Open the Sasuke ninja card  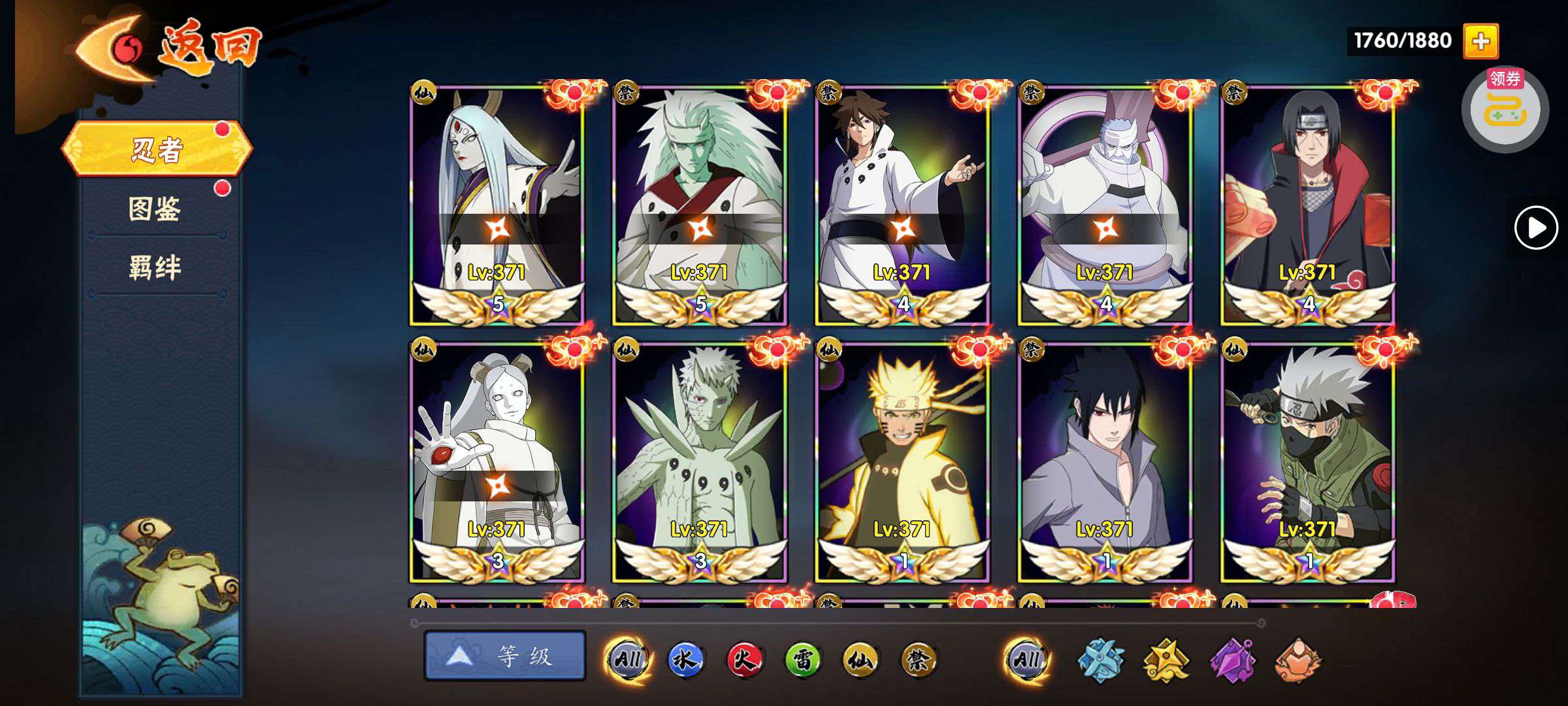coord(1105,462)
